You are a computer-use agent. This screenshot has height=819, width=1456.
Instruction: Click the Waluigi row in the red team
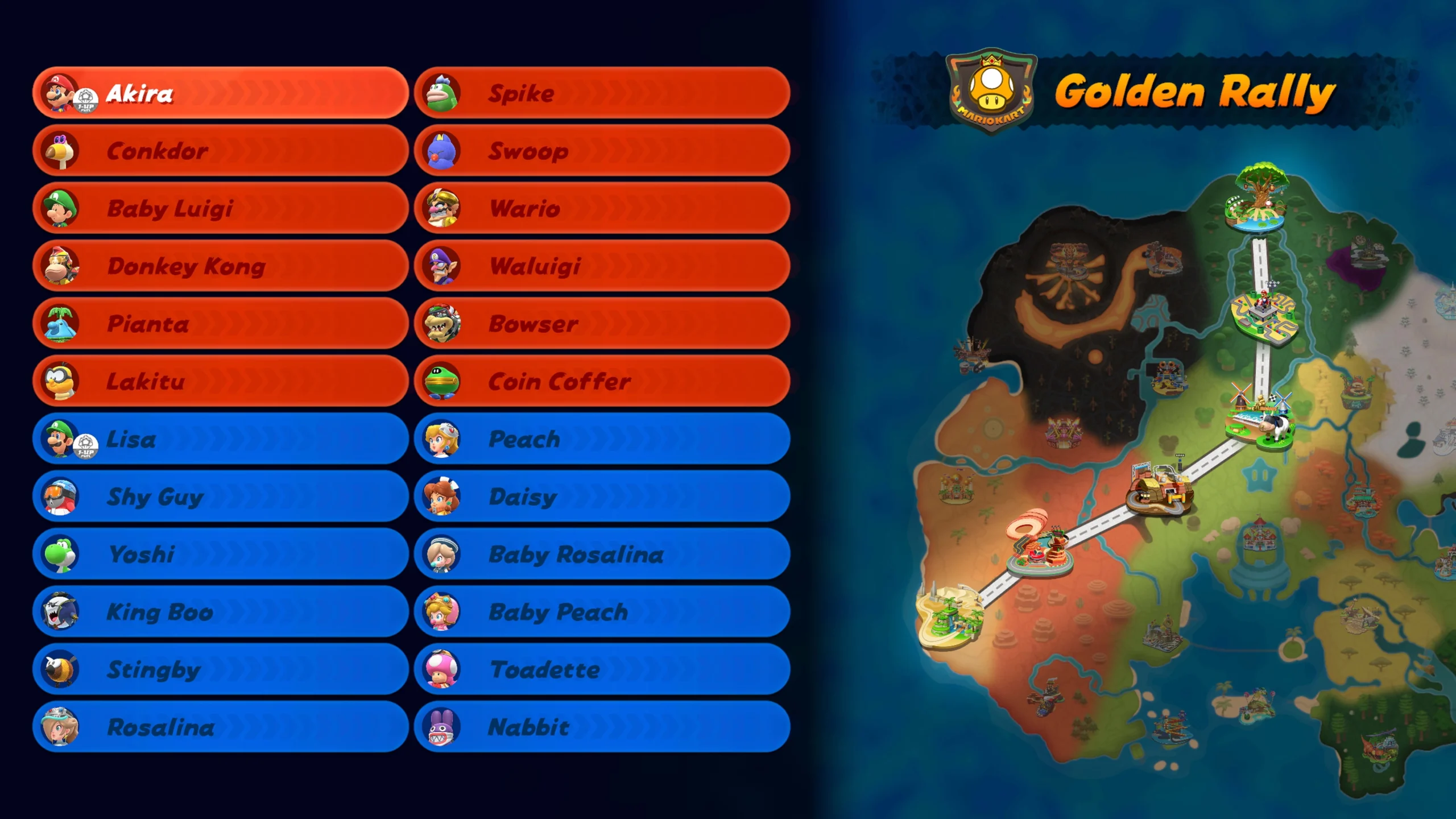[535, 266]
